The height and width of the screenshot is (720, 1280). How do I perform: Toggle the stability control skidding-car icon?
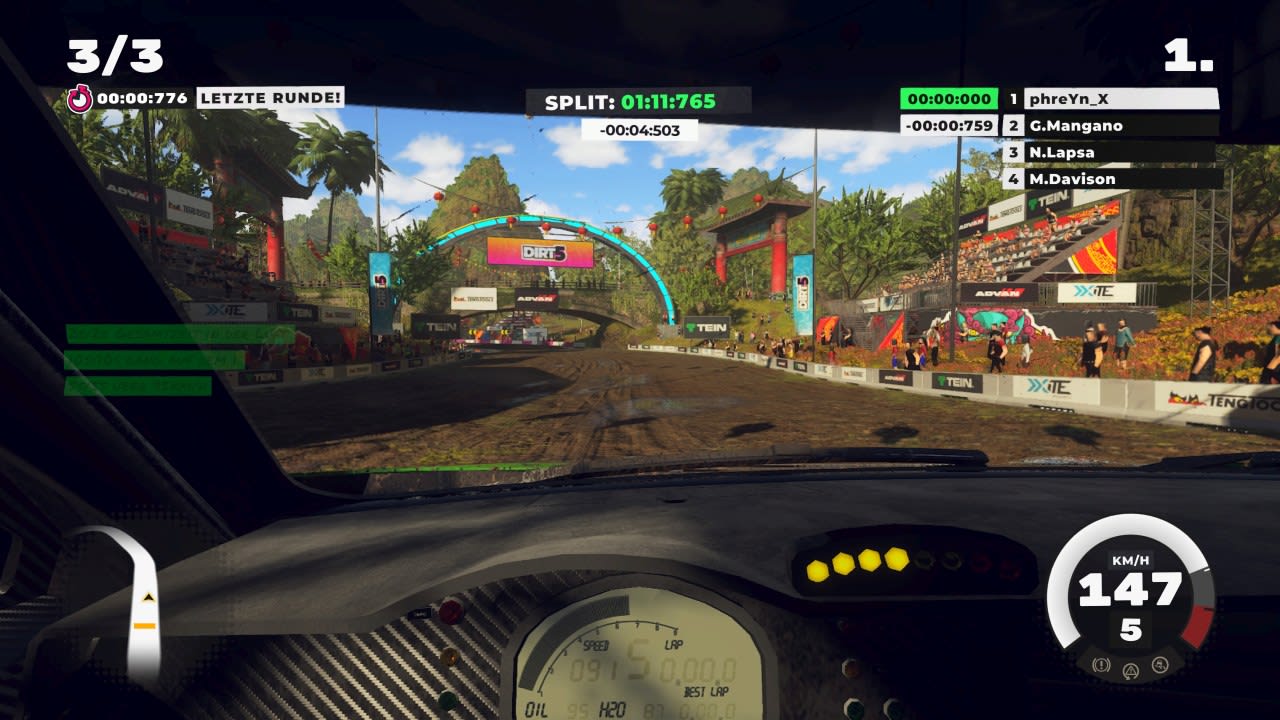tap(1160, 664)
